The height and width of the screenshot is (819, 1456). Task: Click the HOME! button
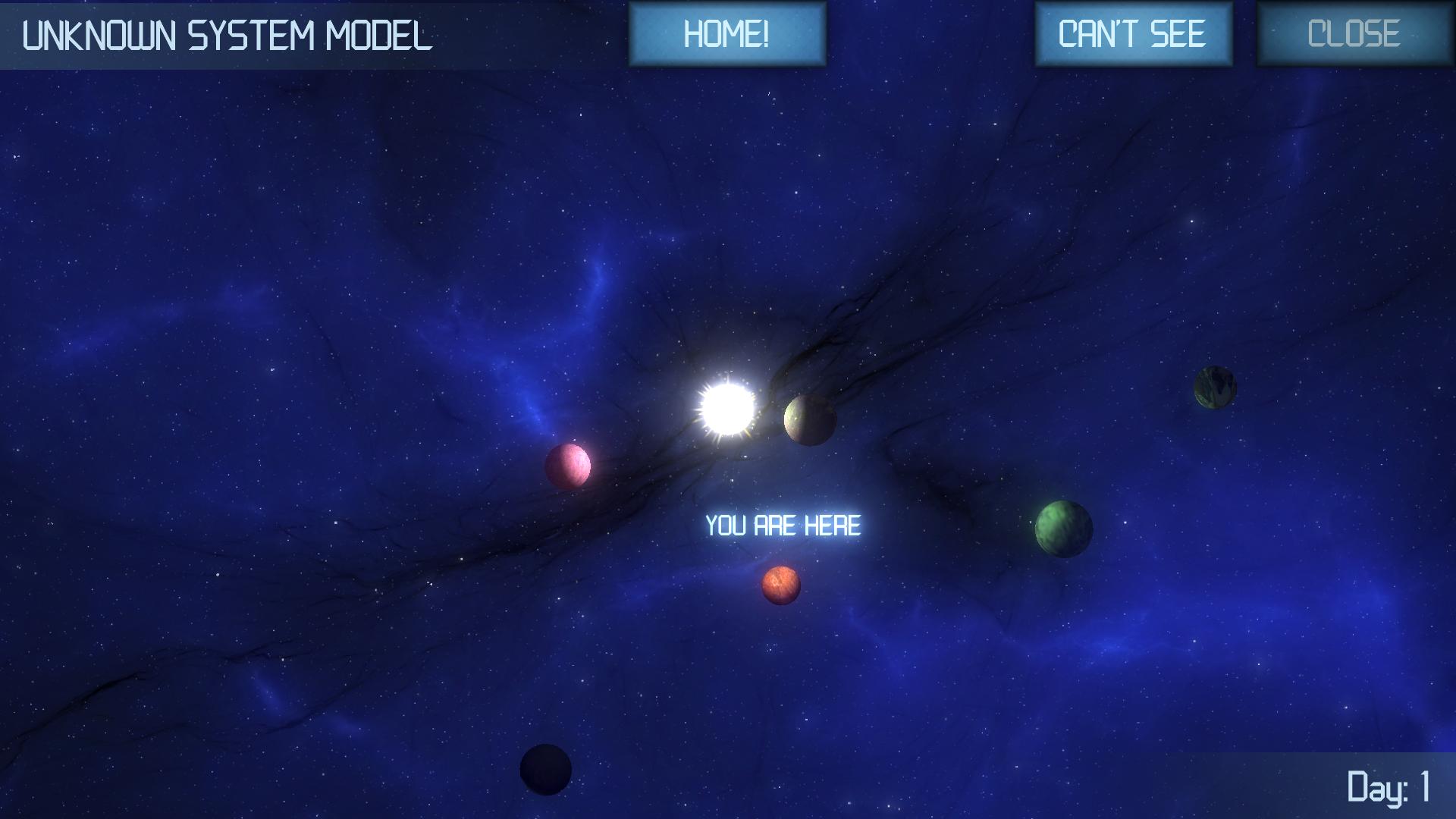pos(726,34)
